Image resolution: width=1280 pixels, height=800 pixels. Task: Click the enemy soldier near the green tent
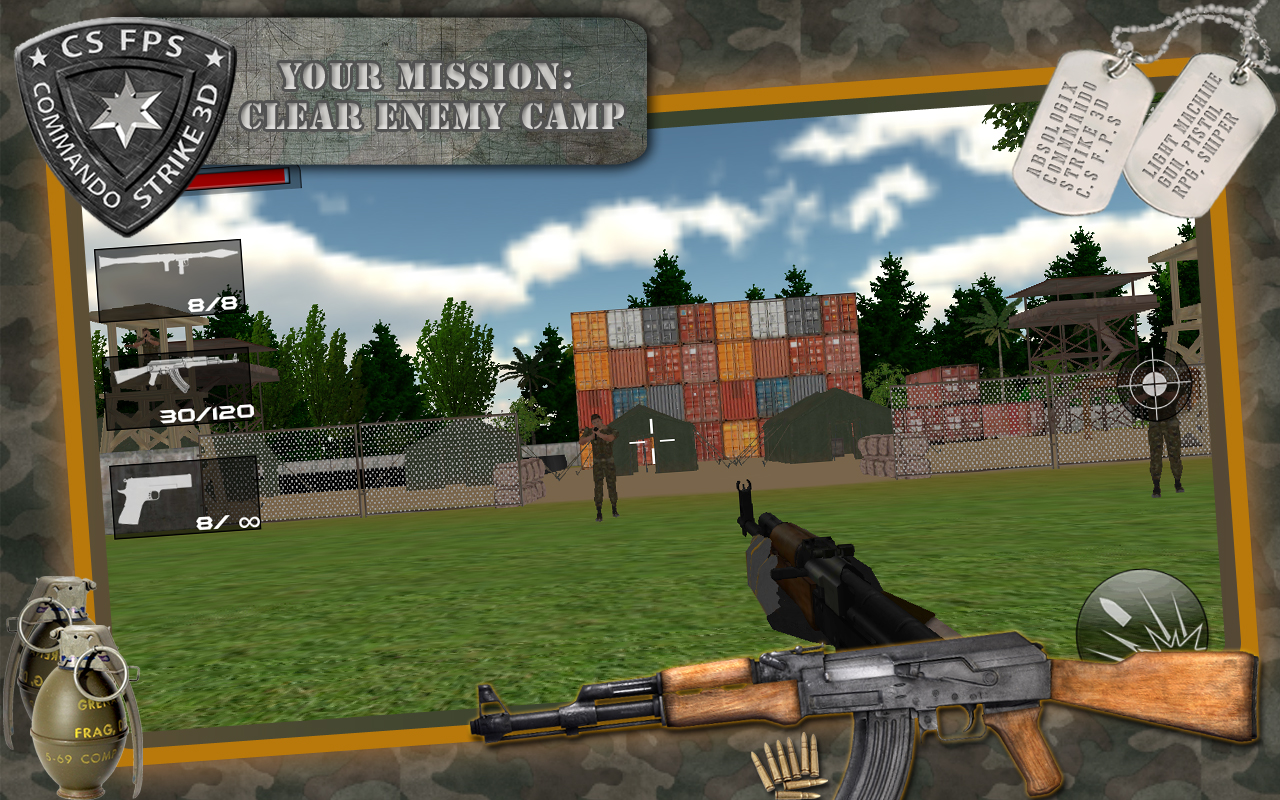pos(604,460)
